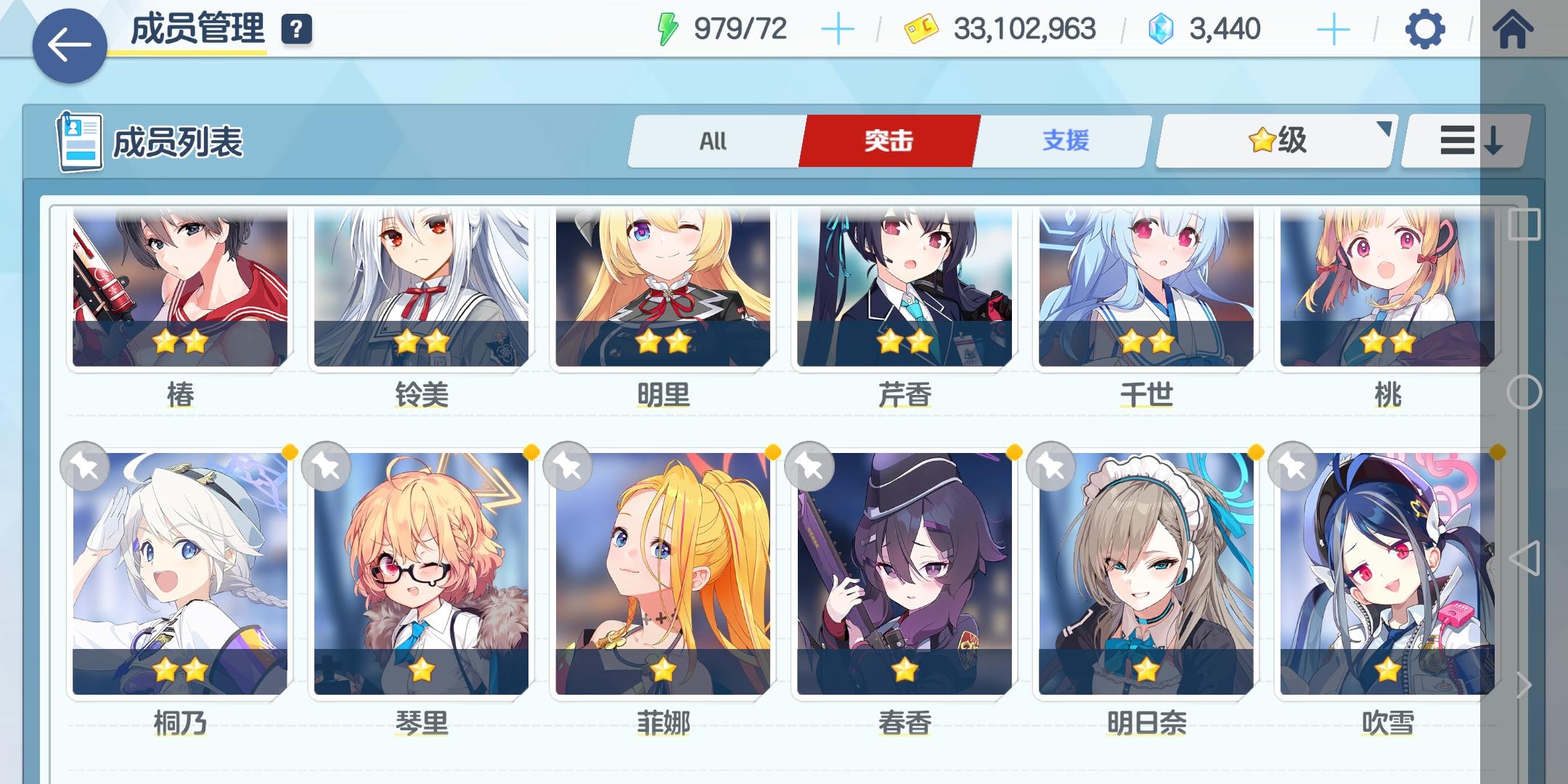This screenshot has height=784, width=1568.
Task: Click the plus button to buy pyroxene
Action: coord(1334,29)
